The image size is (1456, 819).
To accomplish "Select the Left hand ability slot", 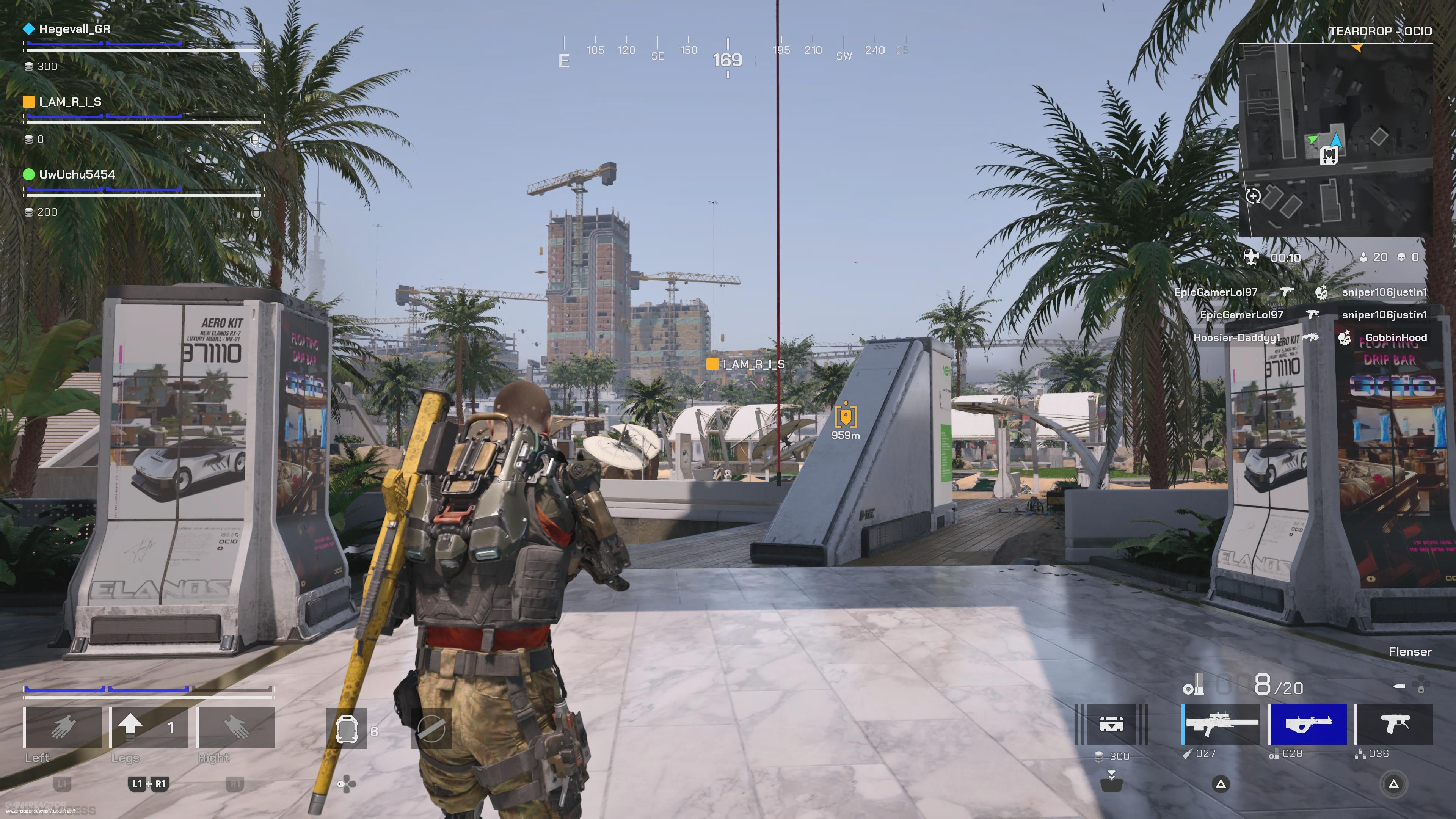I will [x=63, y=727].
